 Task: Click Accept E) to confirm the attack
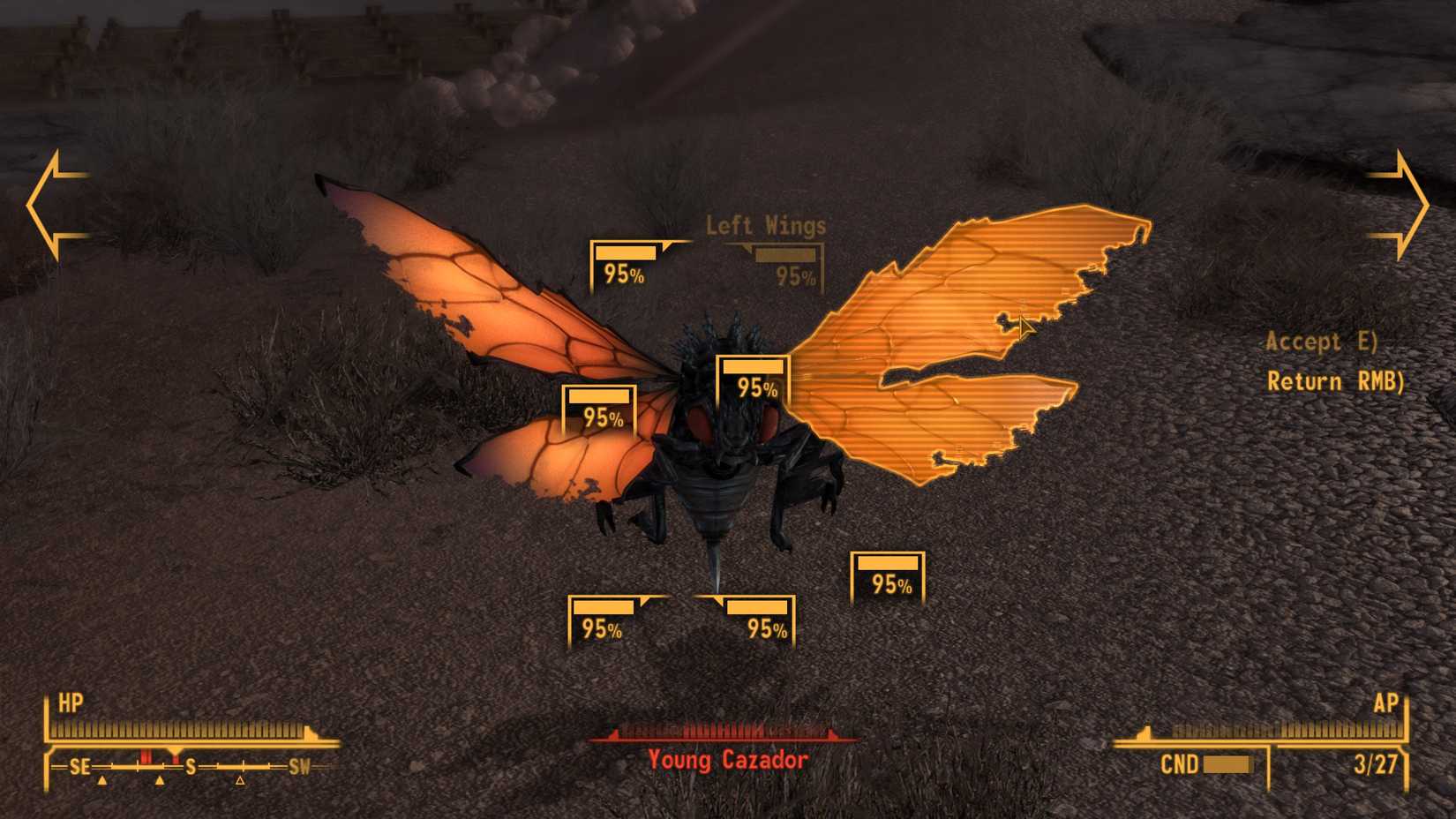coord(1323,342)
